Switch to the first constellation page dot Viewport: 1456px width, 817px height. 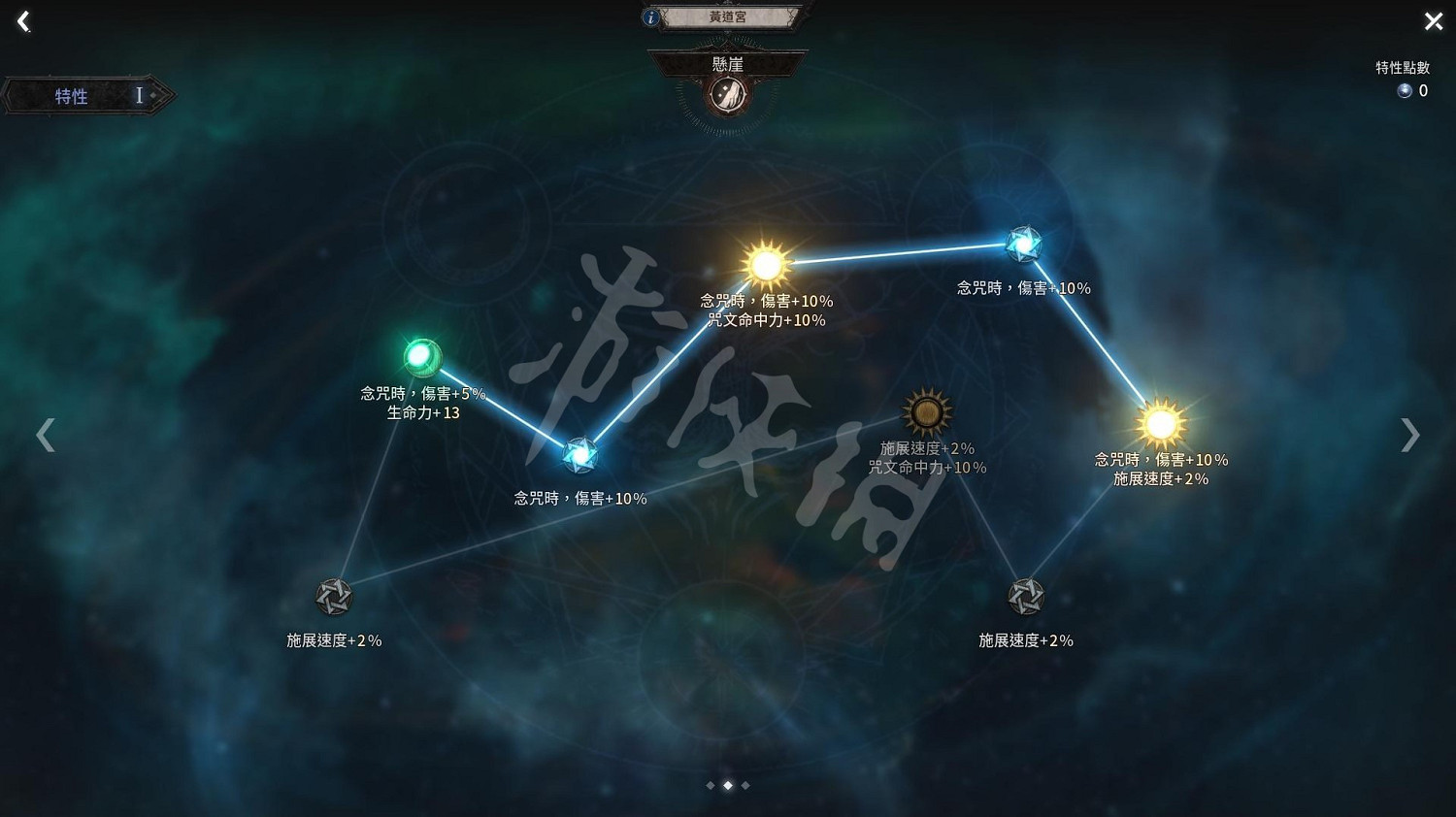tap(710, 785)
